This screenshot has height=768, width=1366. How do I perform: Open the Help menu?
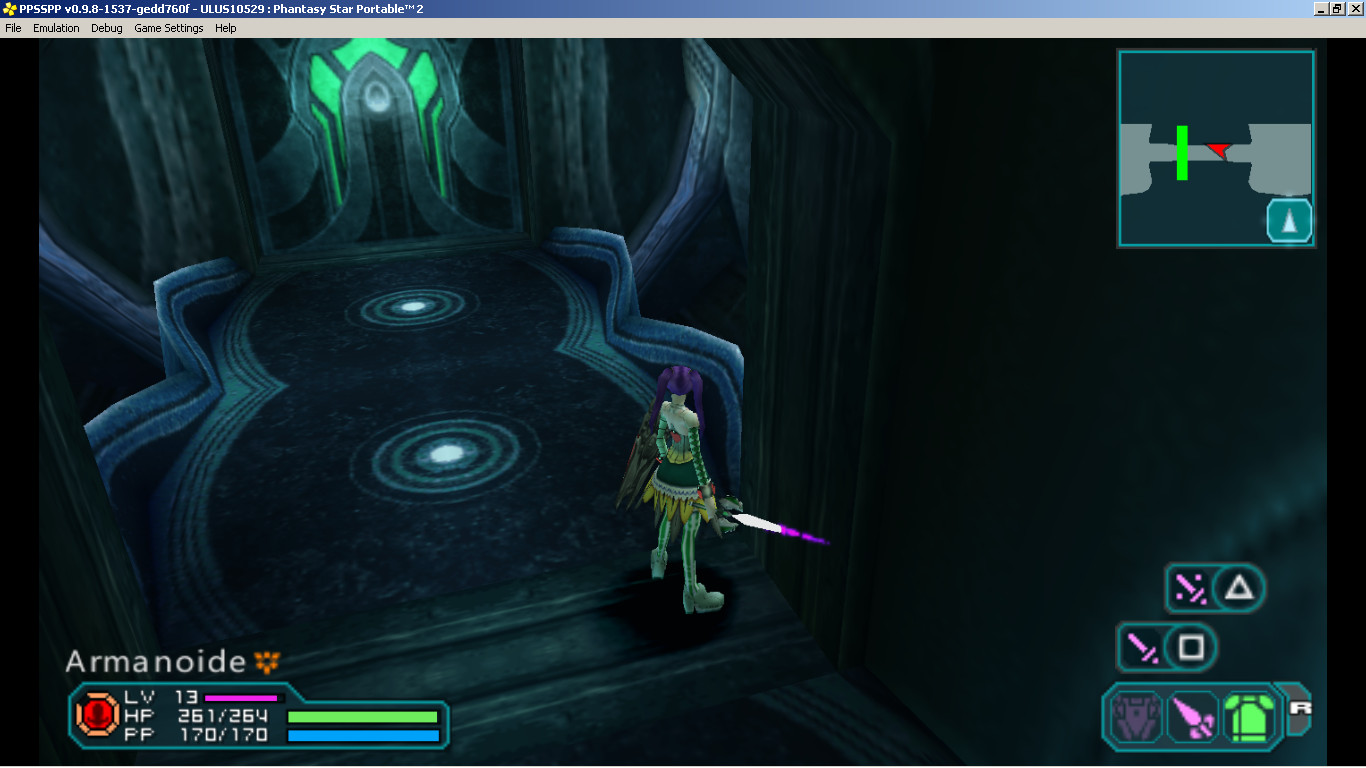point(226,28)
